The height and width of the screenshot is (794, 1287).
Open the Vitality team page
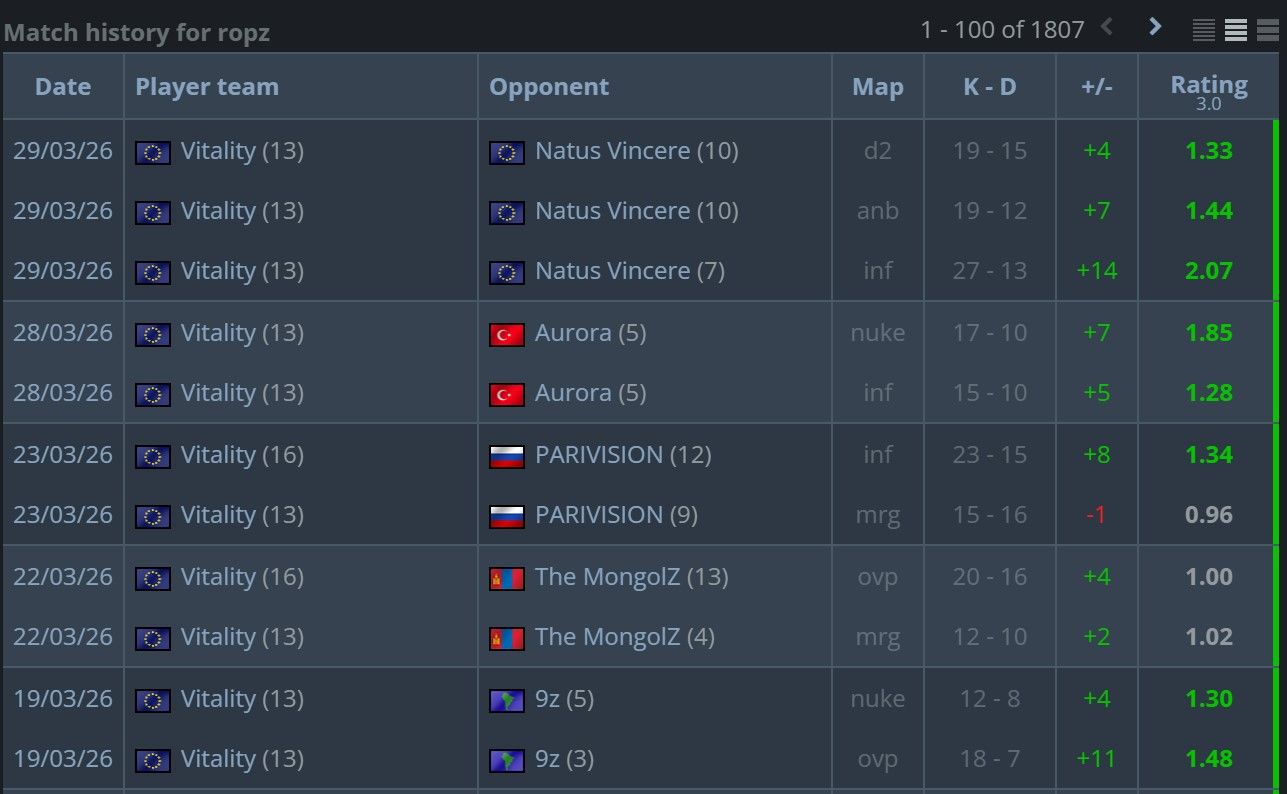(x=241, y=151)
